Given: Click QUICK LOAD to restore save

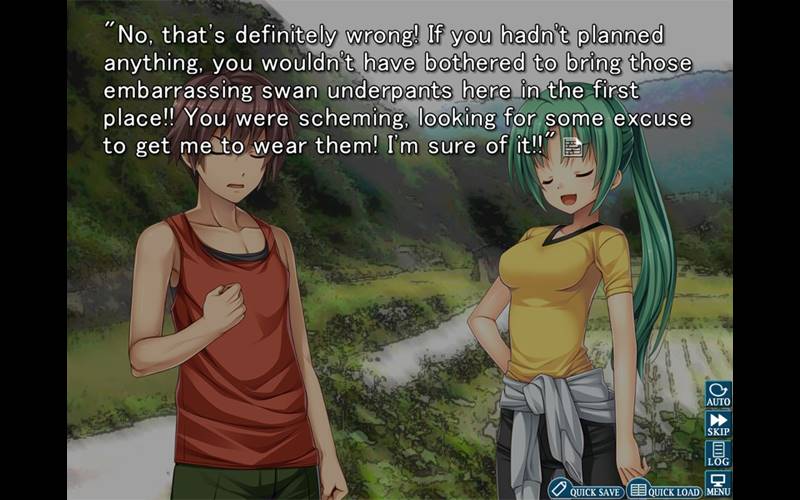Looking at the screenshot, I should (x=665, y=489).
